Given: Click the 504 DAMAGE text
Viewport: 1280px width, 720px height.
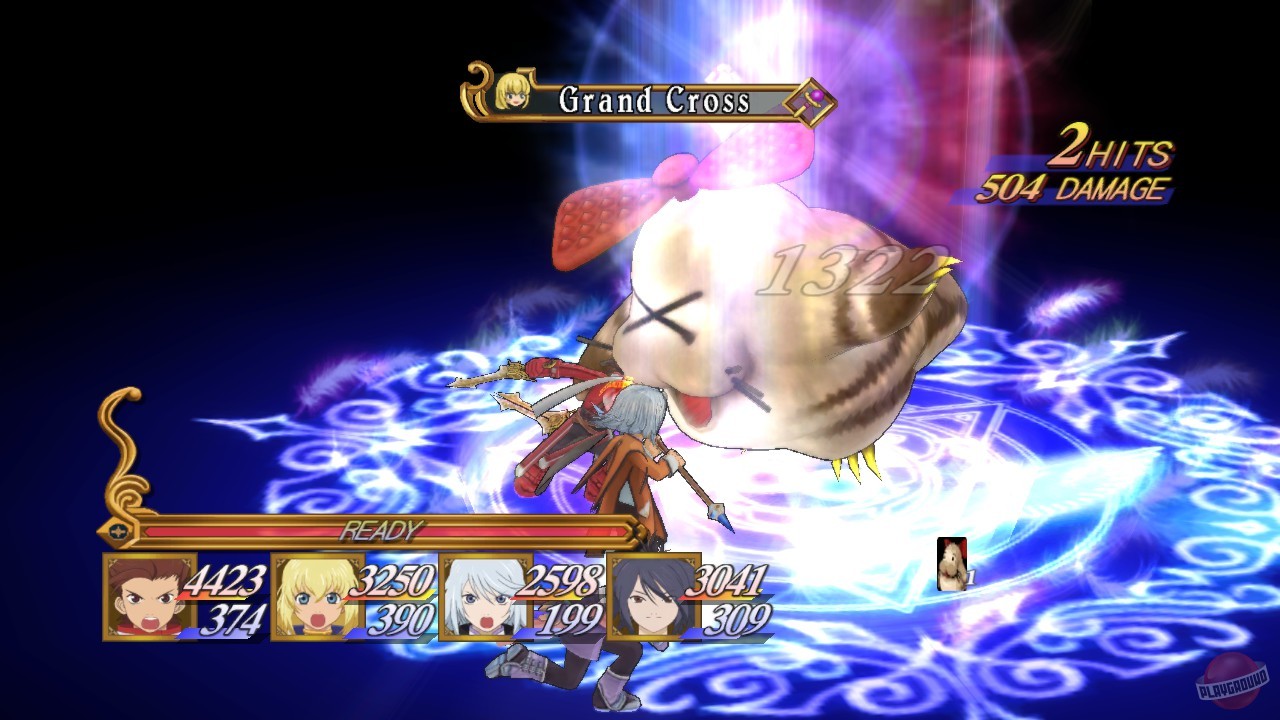Looking at the screenshot, I should (x=1075, y=185).
